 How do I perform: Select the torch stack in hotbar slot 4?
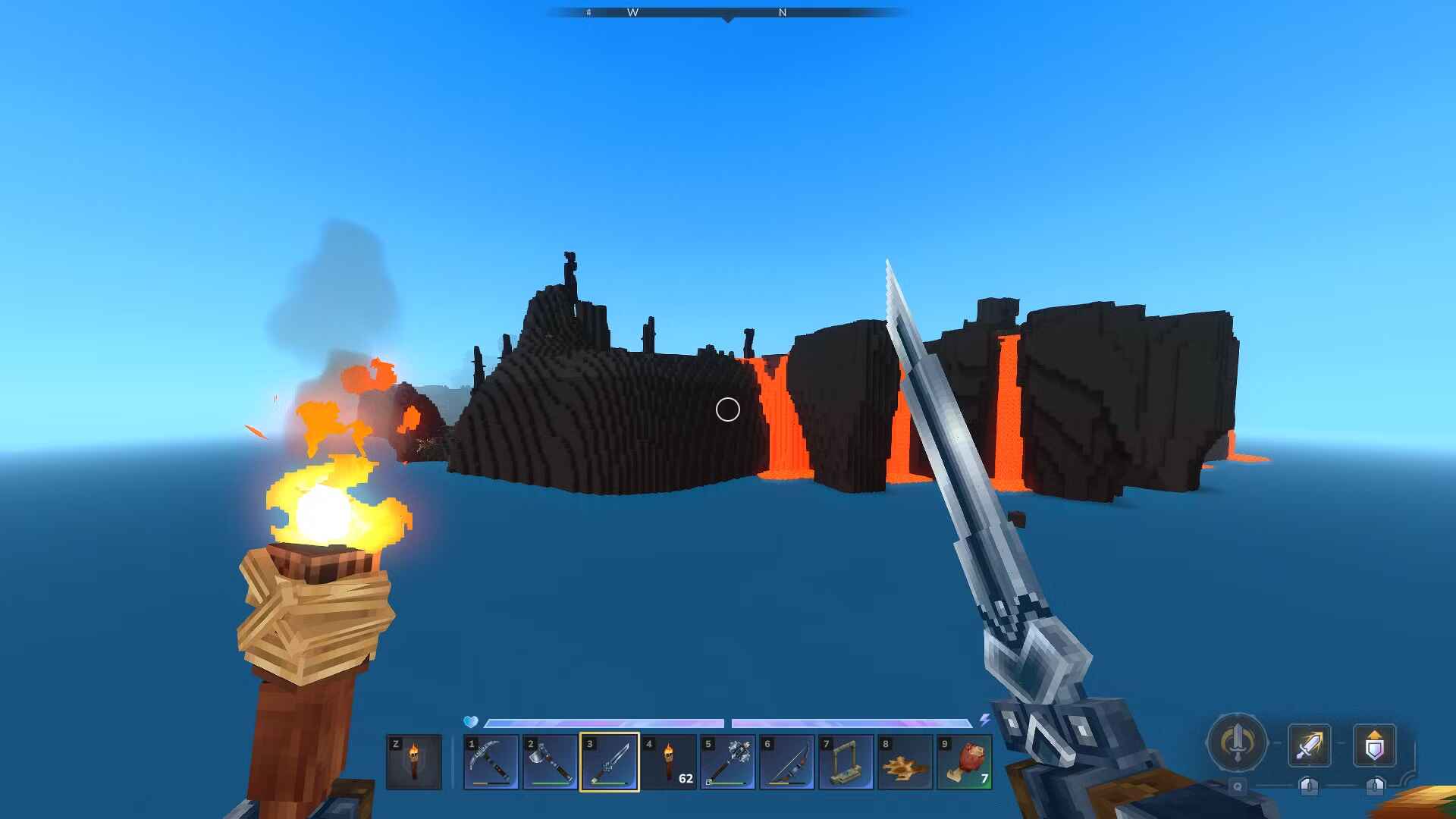668,762
